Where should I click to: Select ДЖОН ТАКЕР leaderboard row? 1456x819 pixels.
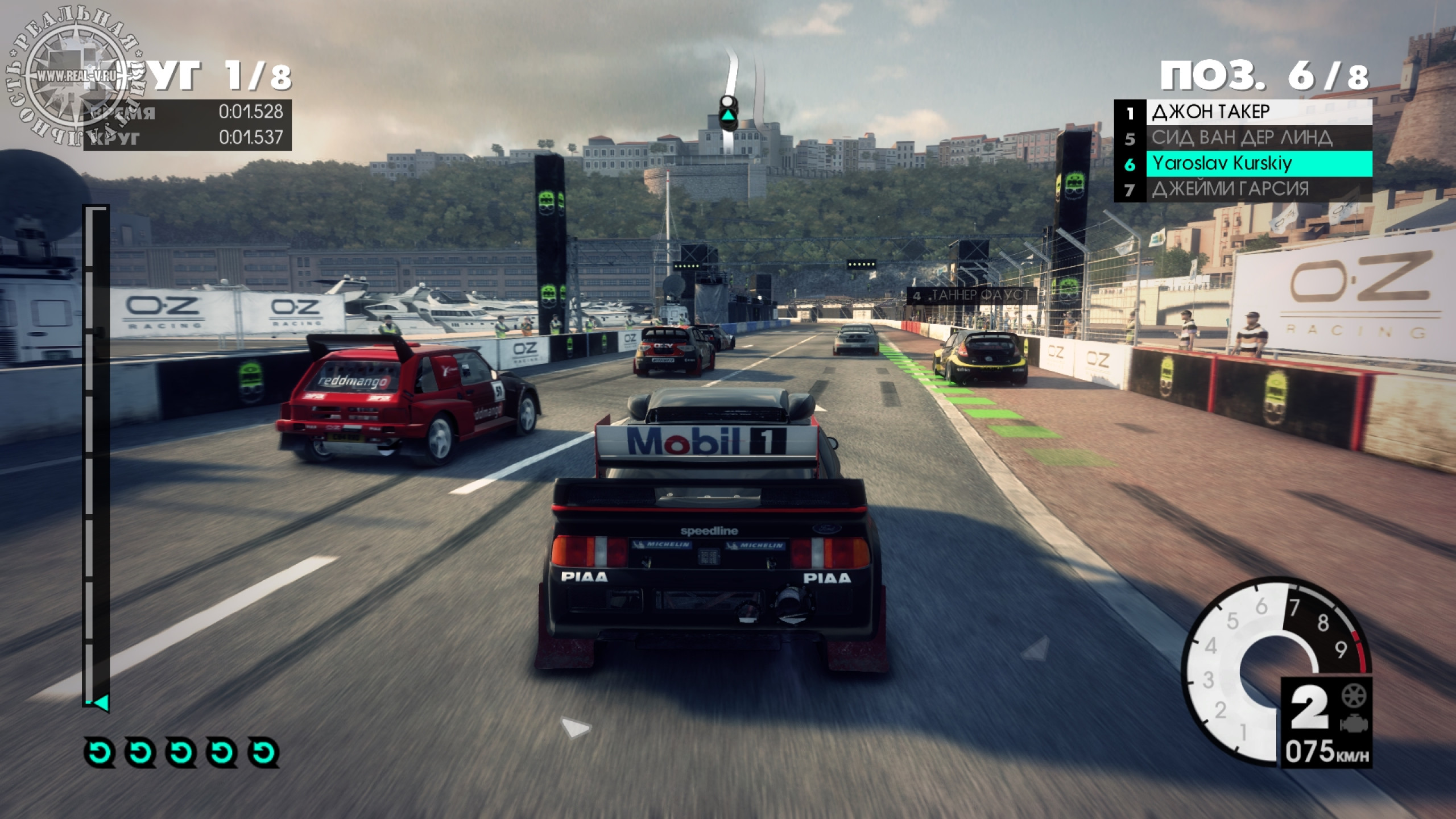click(1243, 112)
